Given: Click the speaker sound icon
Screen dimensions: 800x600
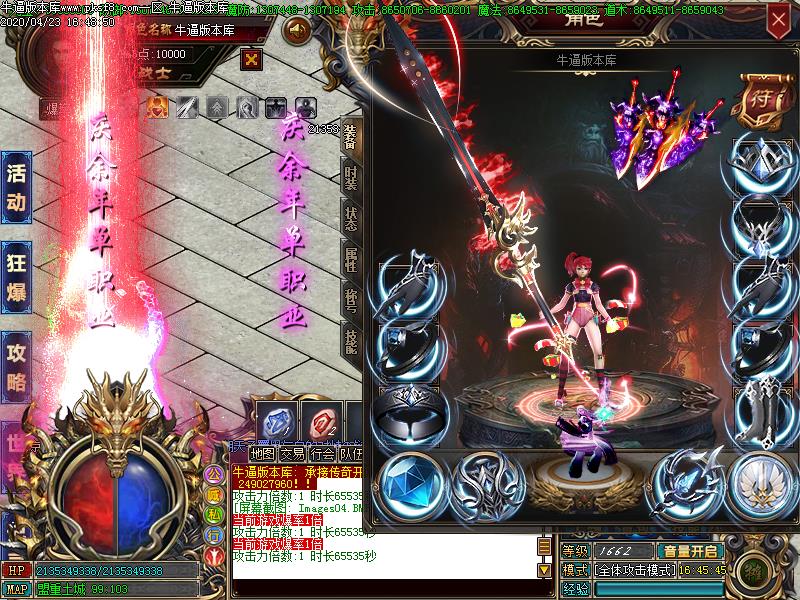Looking at the screenshot, I should click(296, 31).
